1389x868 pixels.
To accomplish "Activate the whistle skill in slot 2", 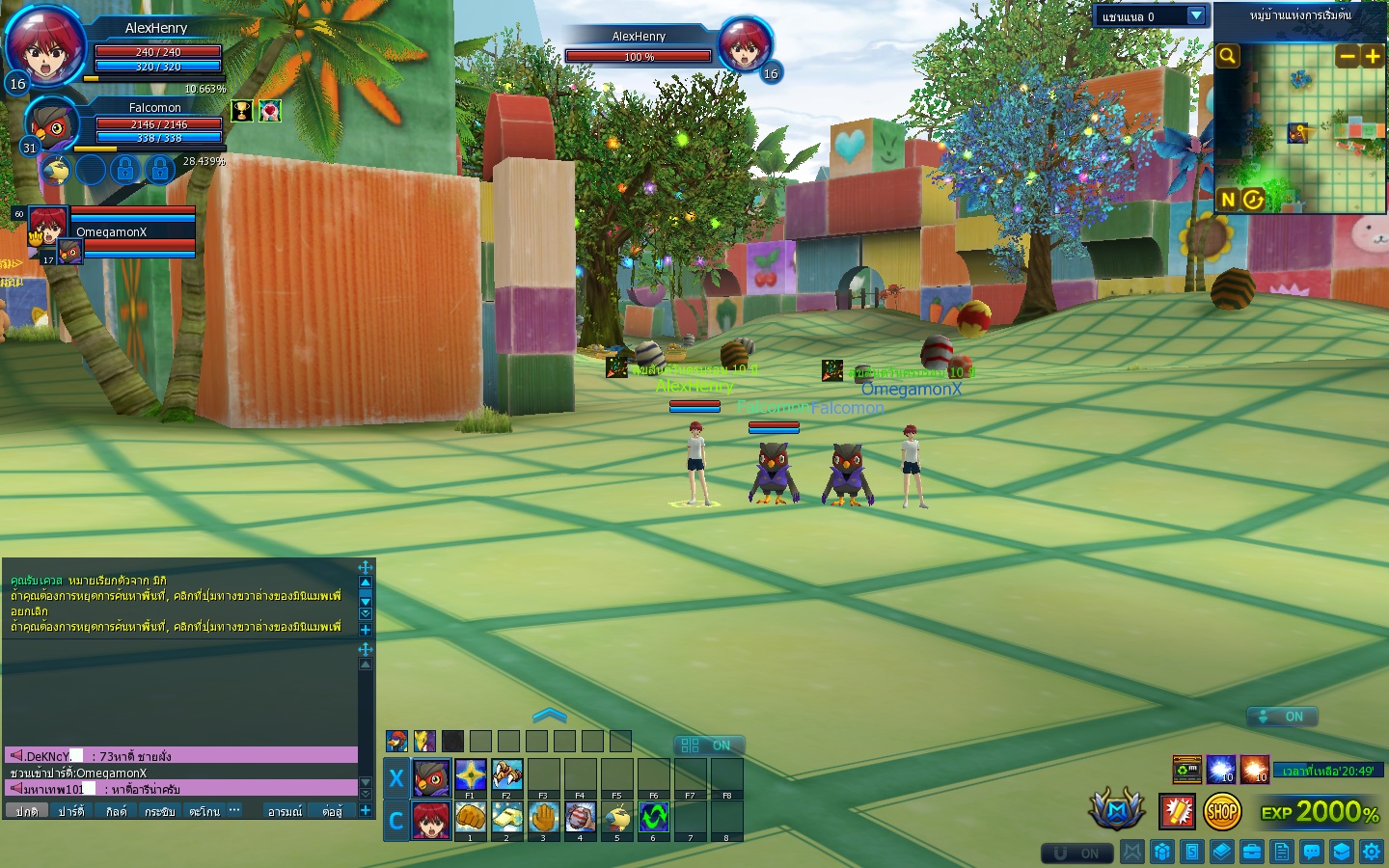I will coord(506,818).
